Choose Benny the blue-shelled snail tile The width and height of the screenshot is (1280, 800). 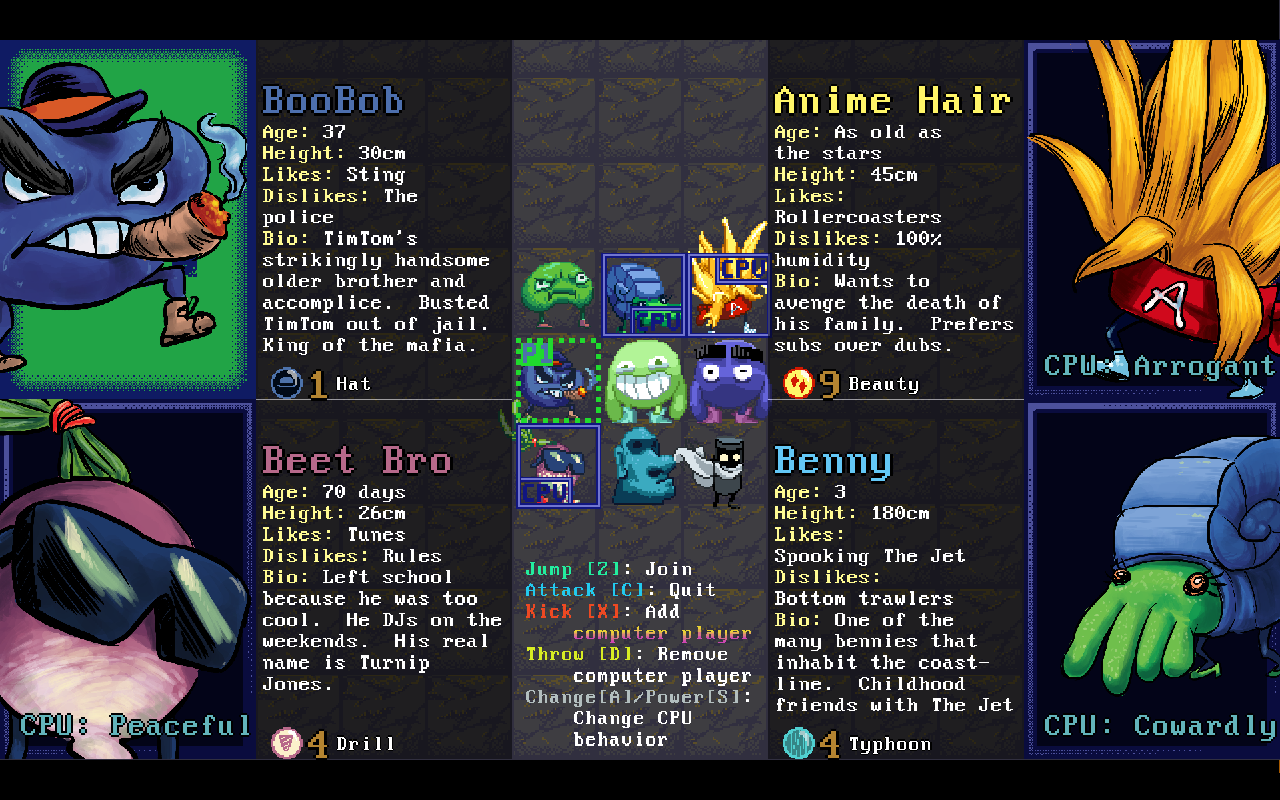643,294
